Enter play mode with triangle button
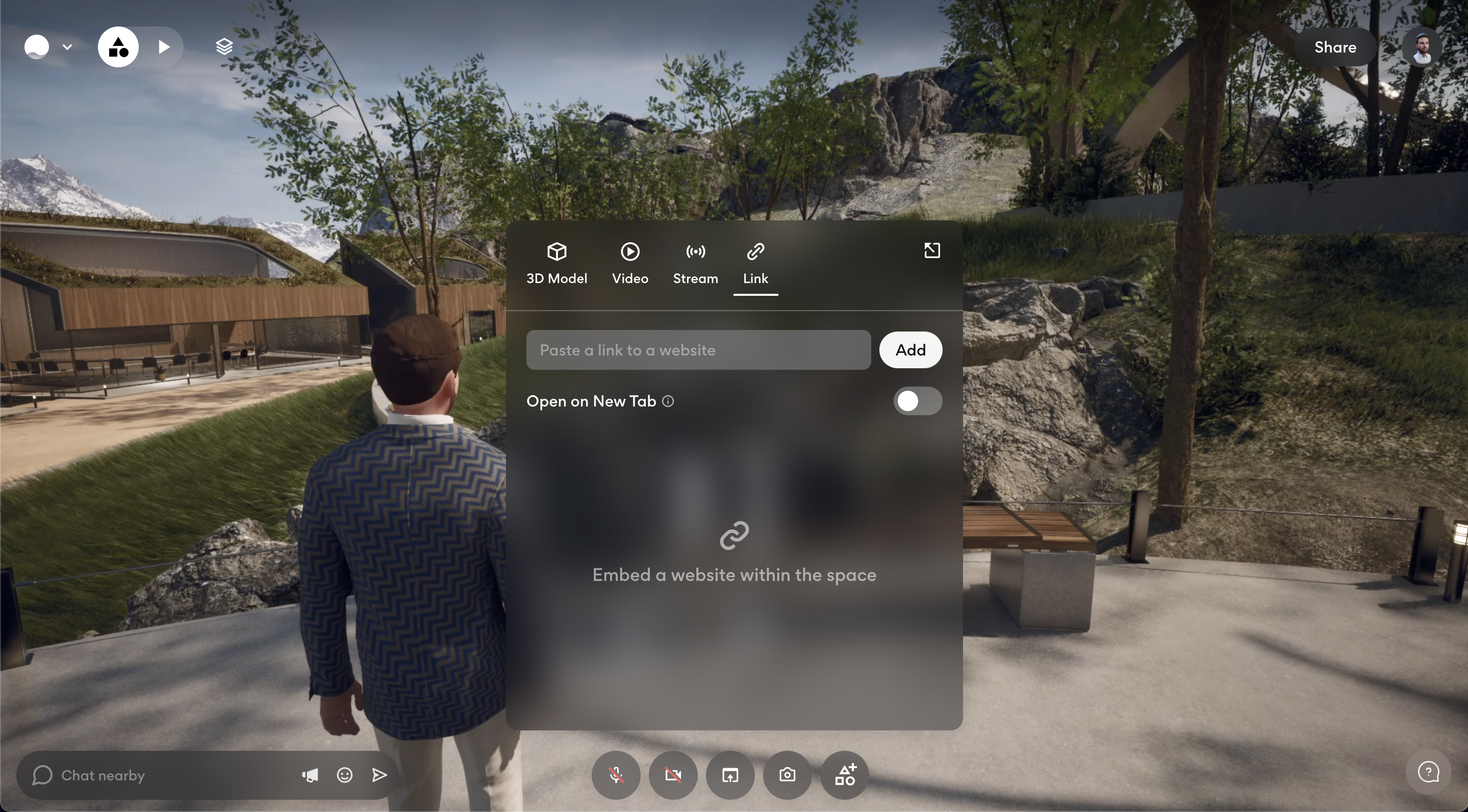Screen dimensions: 1468x812 pos(164,47)
